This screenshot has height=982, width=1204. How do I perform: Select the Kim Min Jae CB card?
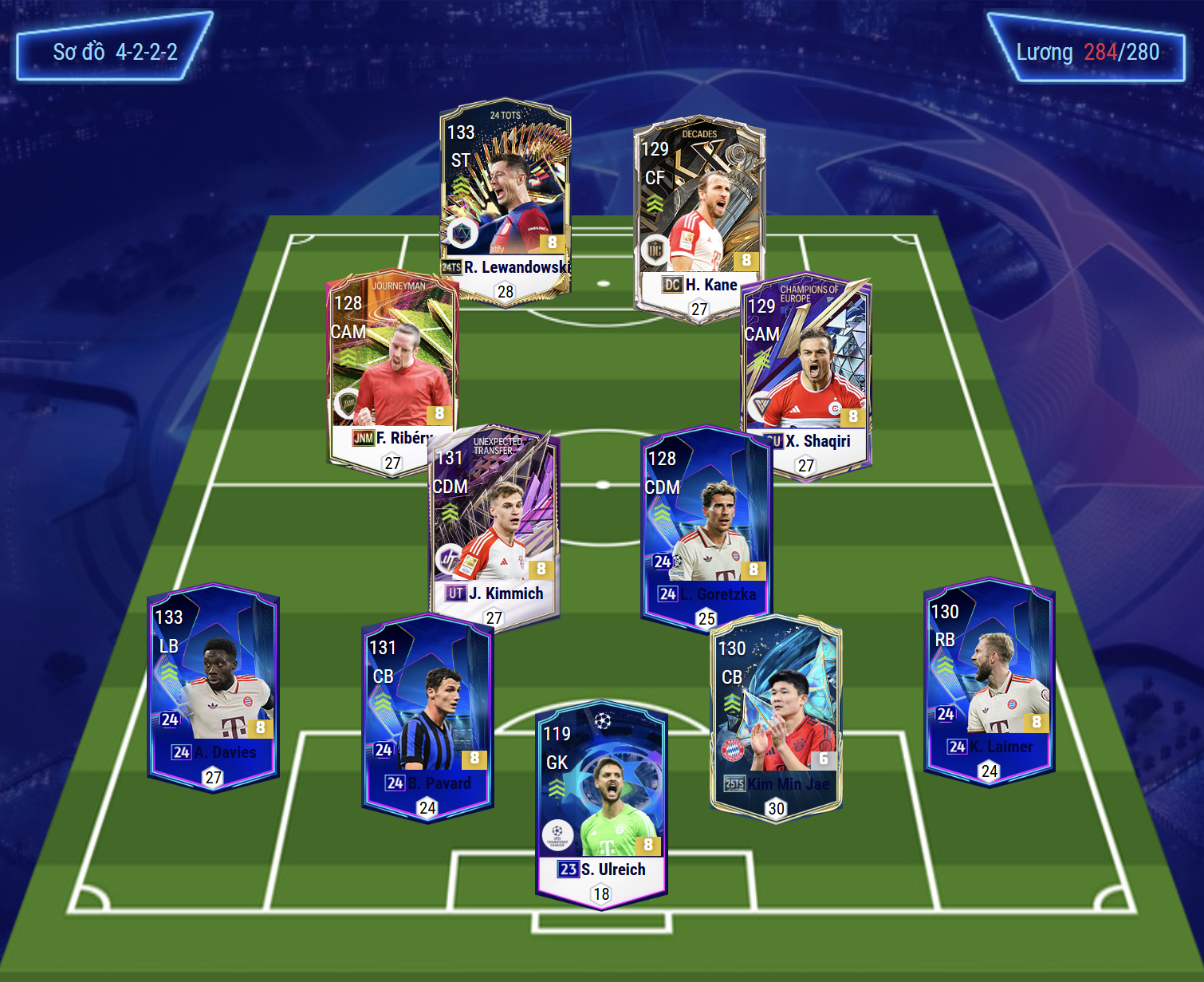(x=775, y=718)
